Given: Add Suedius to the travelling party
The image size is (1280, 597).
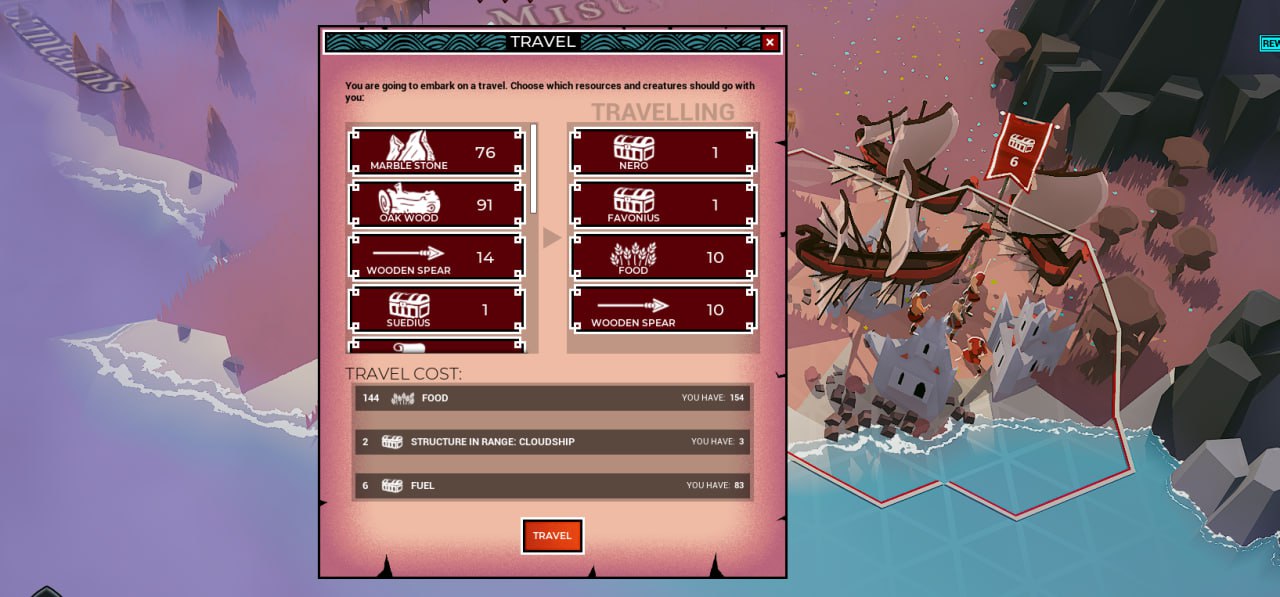Looking at the screenshot, I should pyautogui.click(x=436, y=309).
